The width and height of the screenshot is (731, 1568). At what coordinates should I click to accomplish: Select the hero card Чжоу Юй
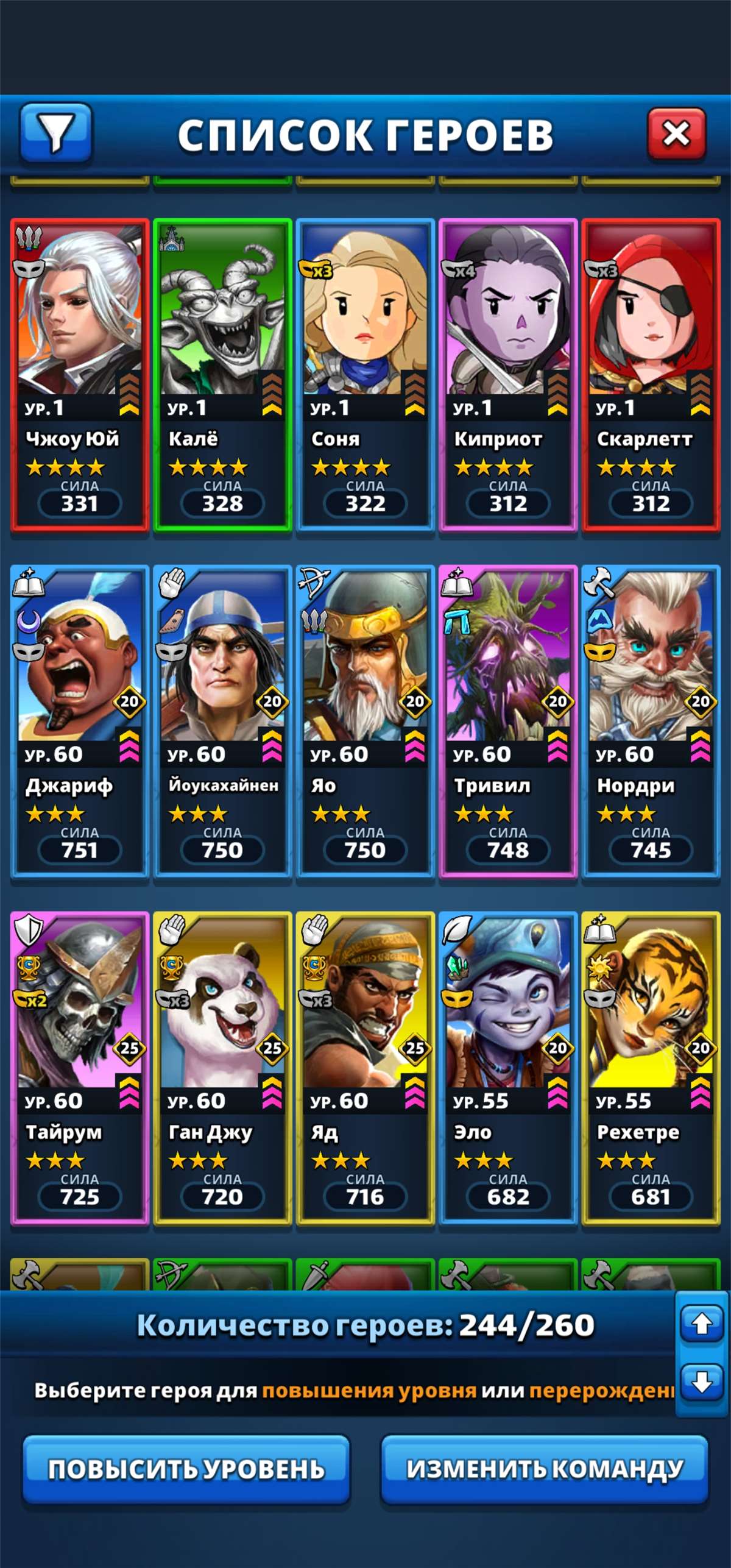coord(80,374)
